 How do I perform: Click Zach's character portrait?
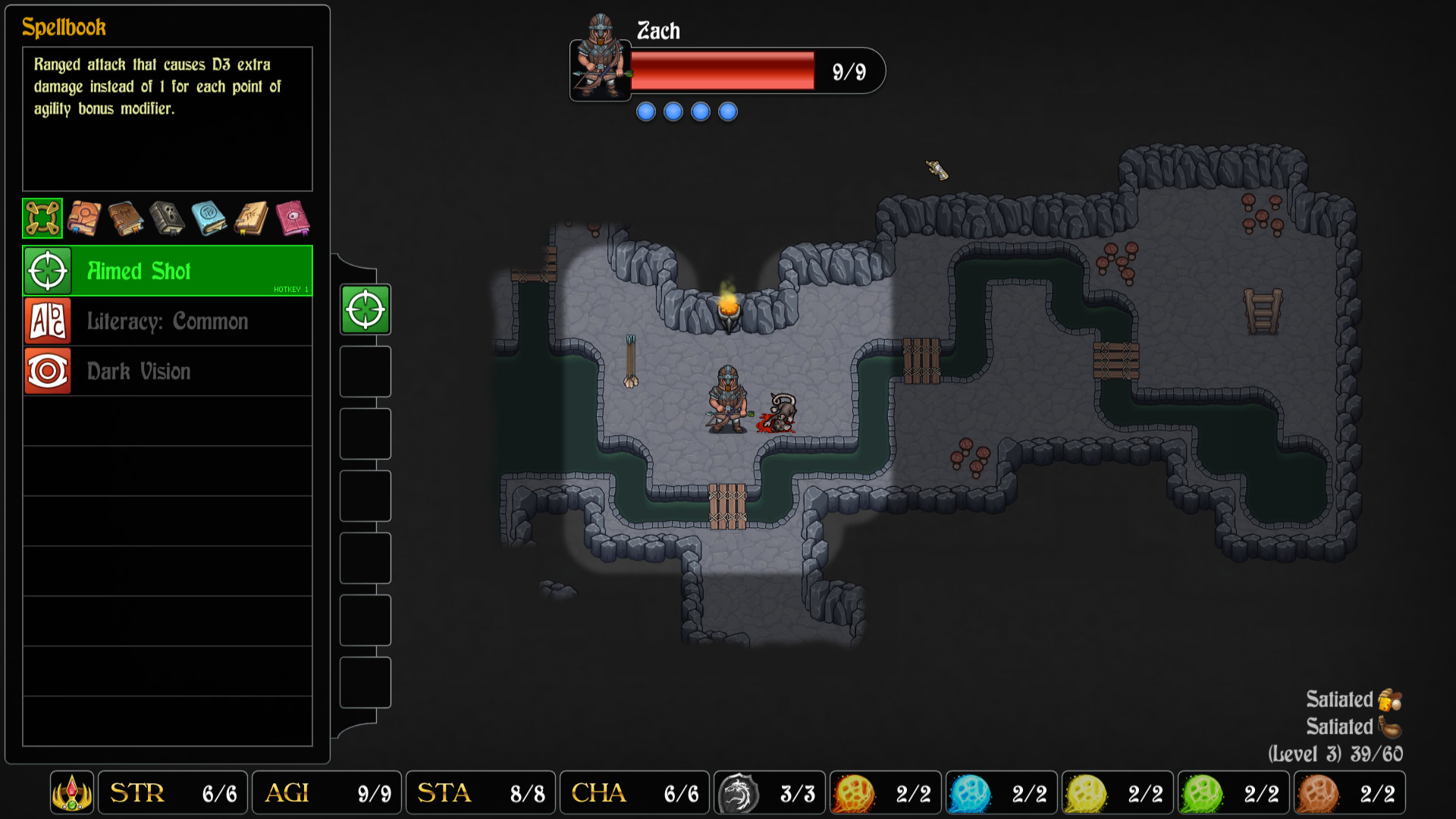(x=600, y=71)
